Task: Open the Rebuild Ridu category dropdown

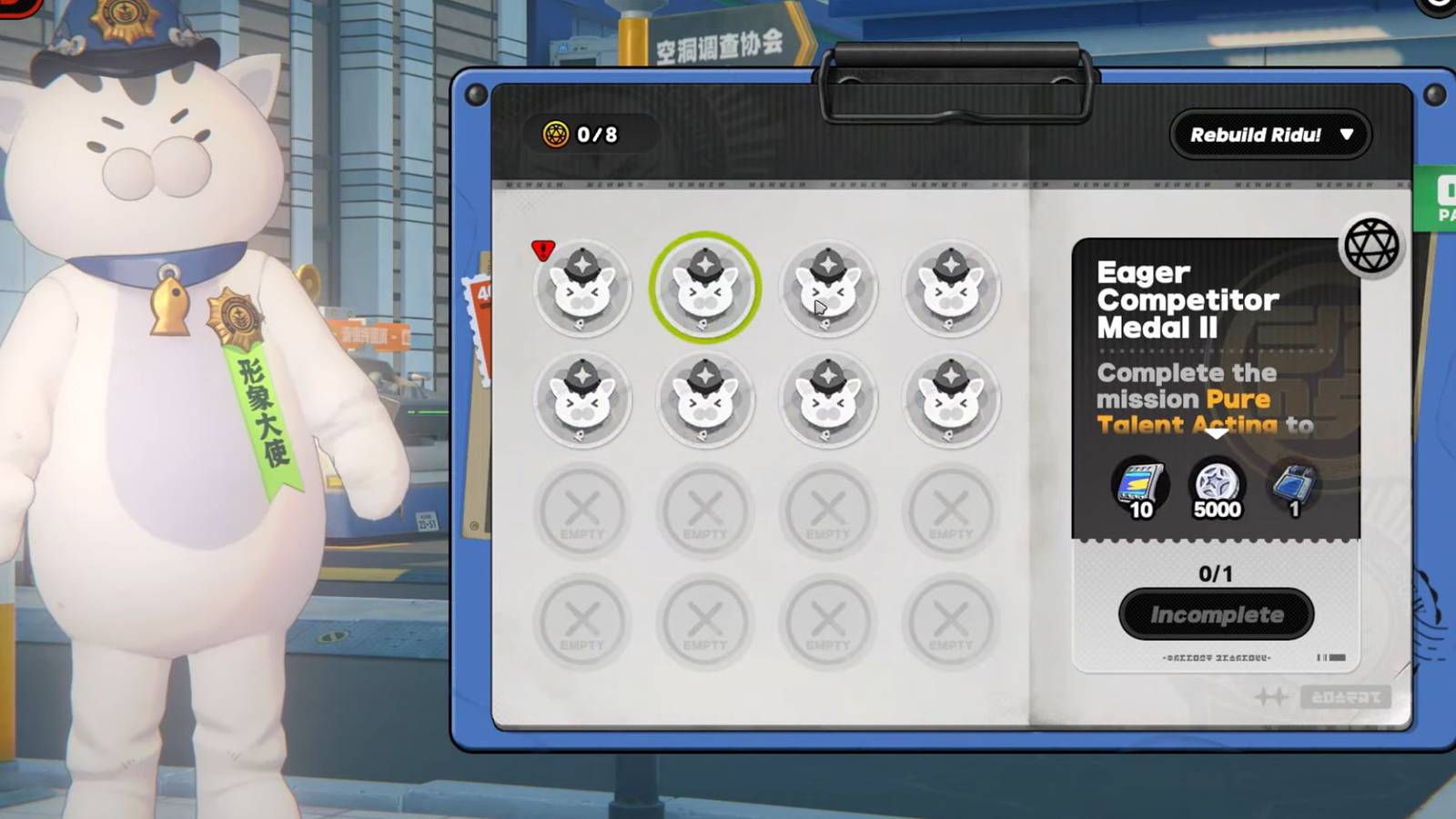Action: (1269, 136)
